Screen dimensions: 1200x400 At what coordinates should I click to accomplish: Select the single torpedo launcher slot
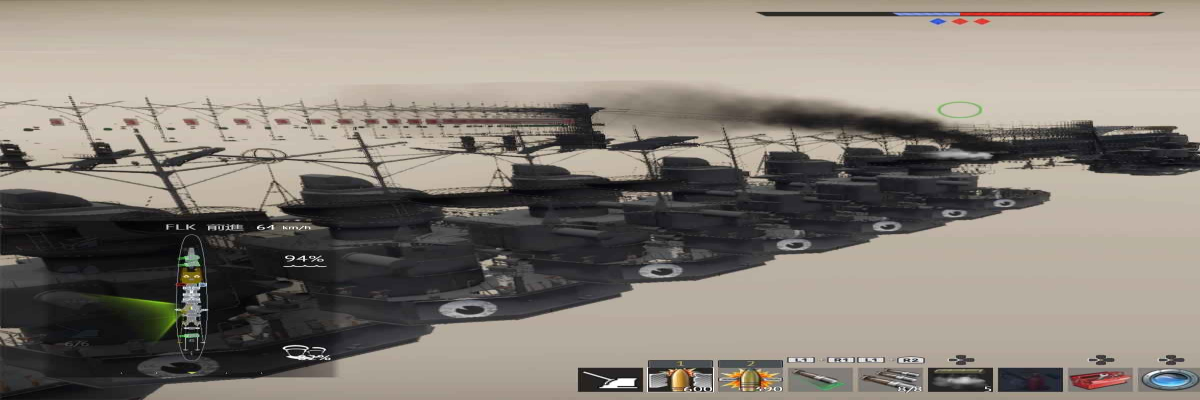tap(820, 379)
